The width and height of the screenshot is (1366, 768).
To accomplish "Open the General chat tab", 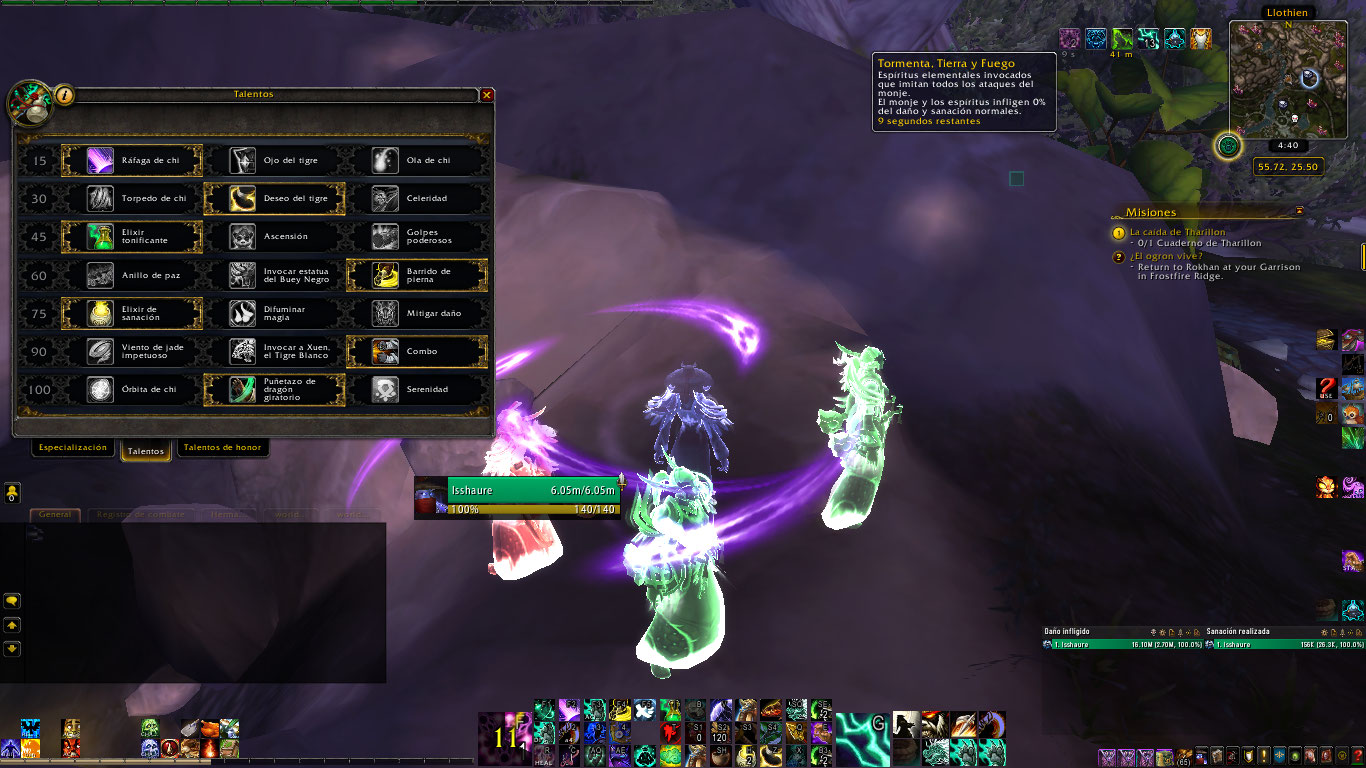I will (x=55, y=514).
